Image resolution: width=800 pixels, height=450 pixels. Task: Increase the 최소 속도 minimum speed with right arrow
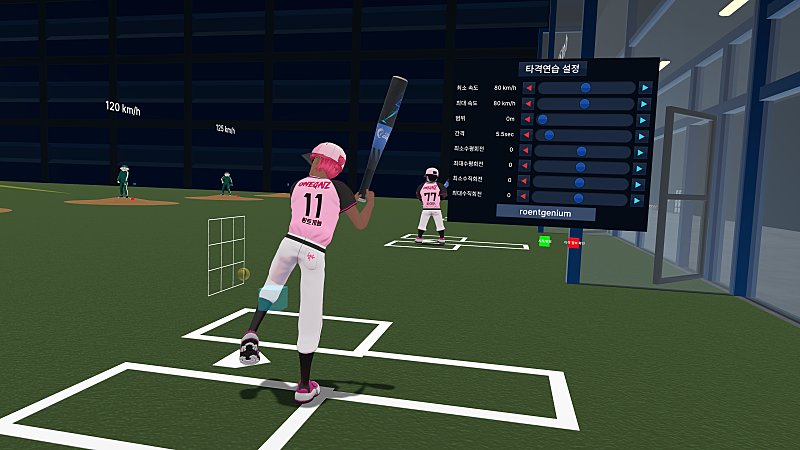(645, 88)
